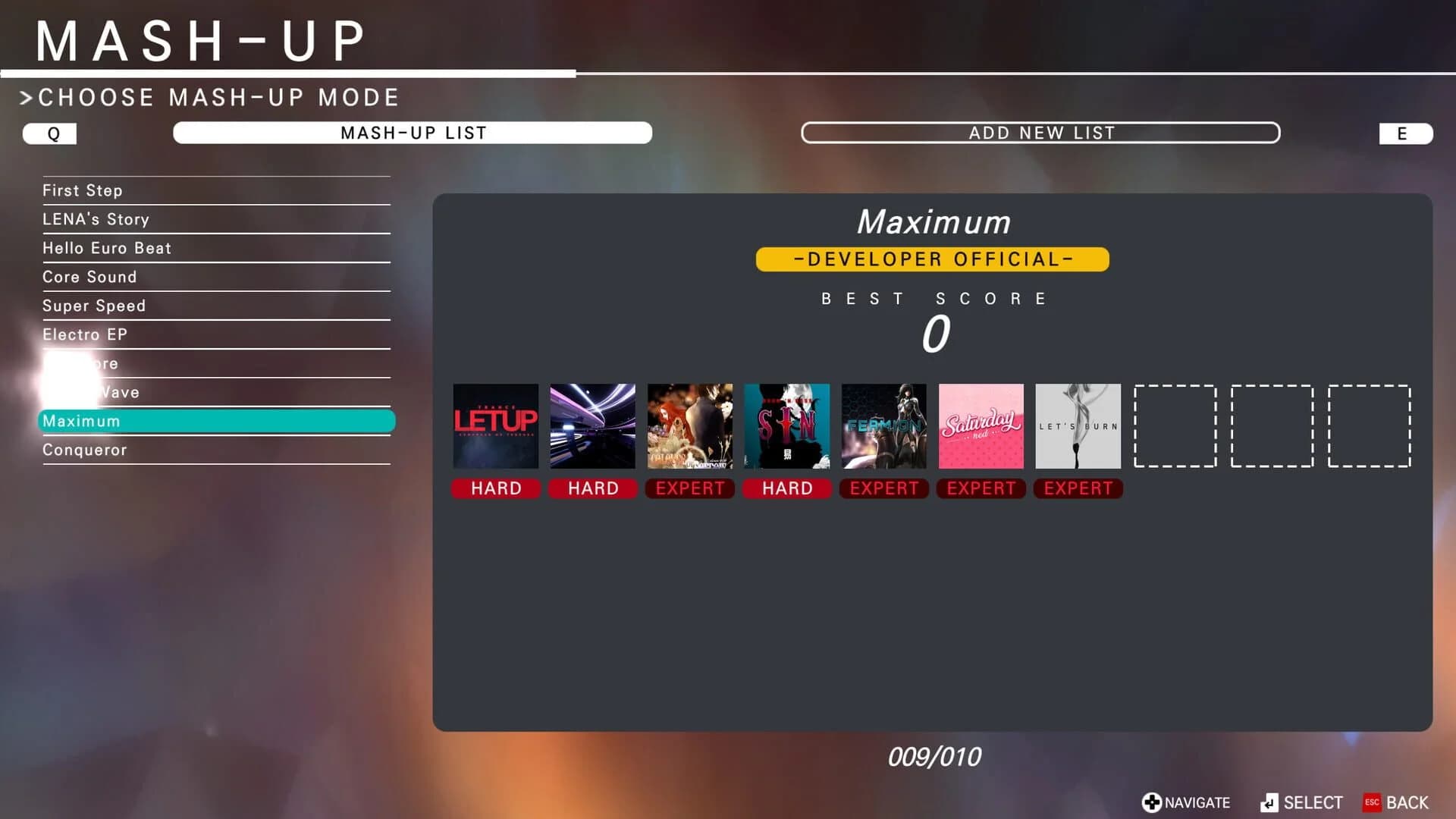Click the highlighted Maximum list entry
This screenshot has height=819, width=1456.
click(x=216, y=421)
